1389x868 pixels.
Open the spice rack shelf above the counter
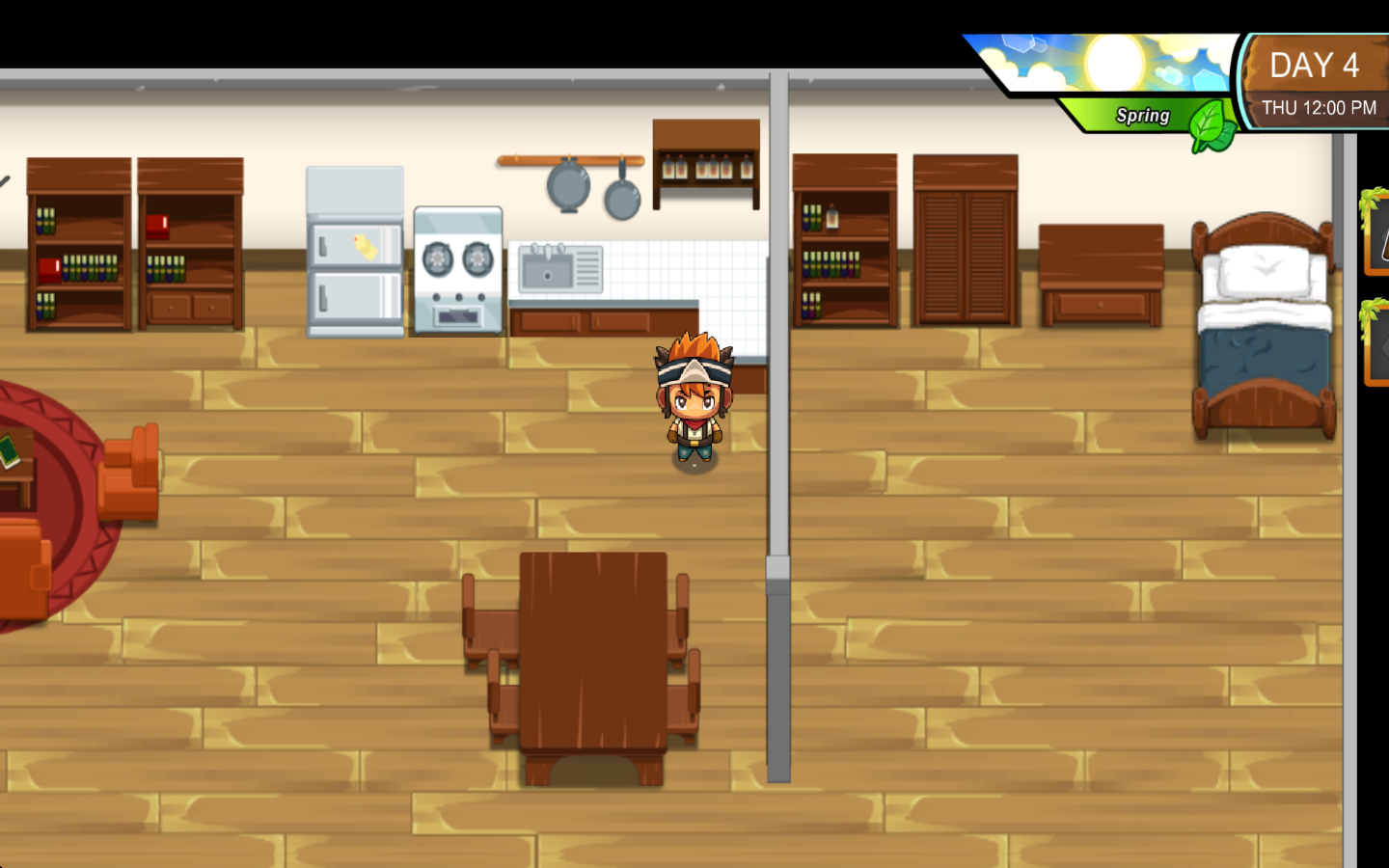[x=705, y=164]
